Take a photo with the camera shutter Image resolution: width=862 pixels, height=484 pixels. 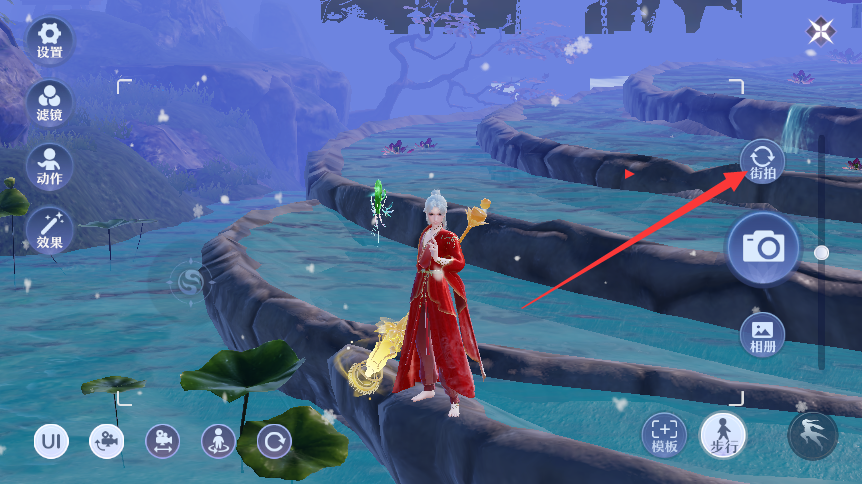click(x=762, y=246)
